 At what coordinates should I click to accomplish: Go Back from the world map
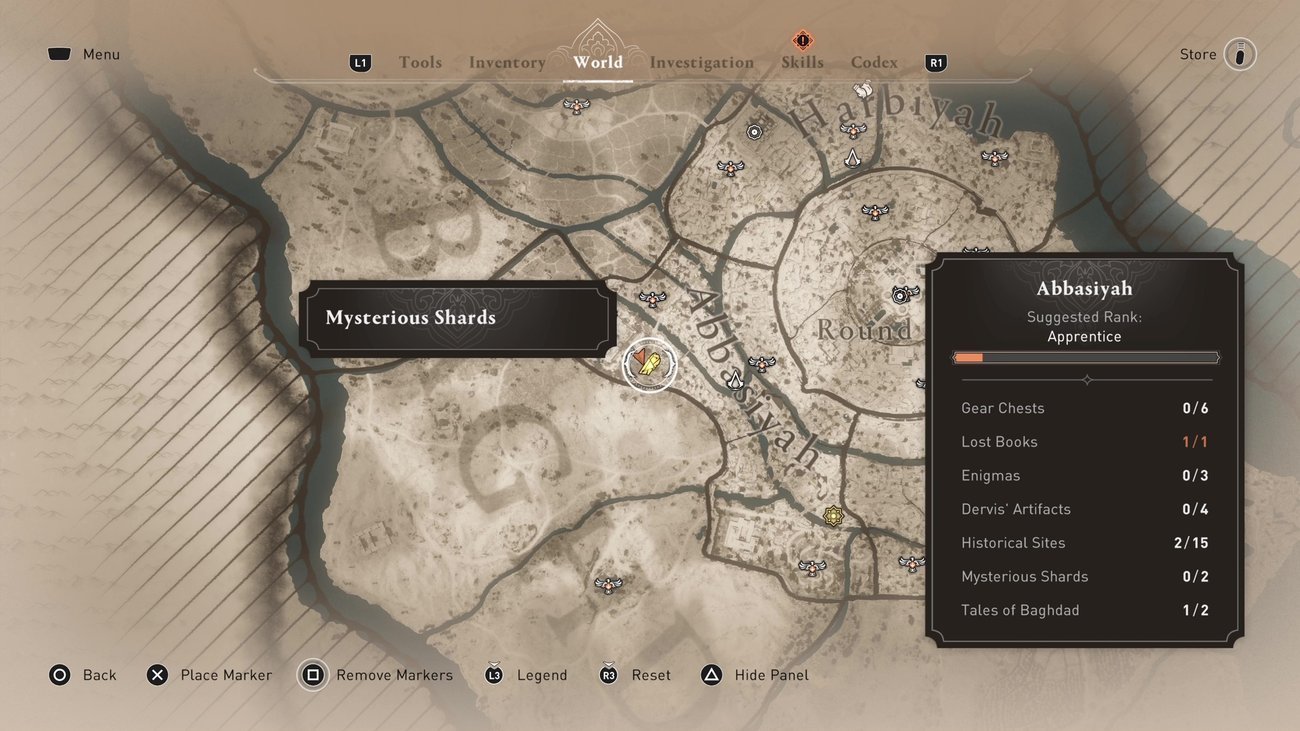point(83,675)
